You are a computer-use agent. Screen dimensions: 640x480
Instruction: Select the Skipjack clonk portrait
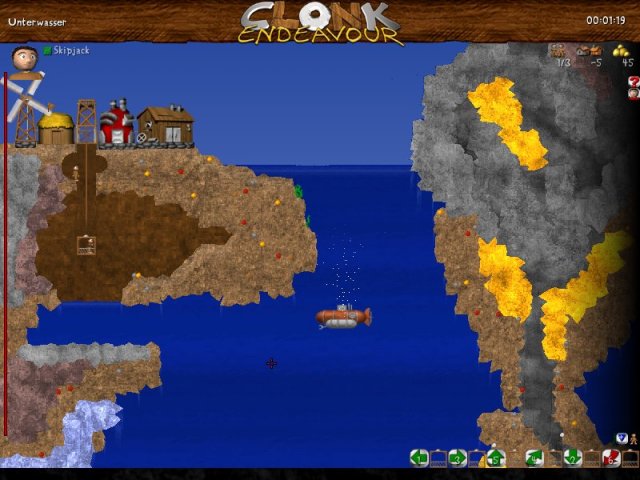pyautogui.click(x=25, y=57)
